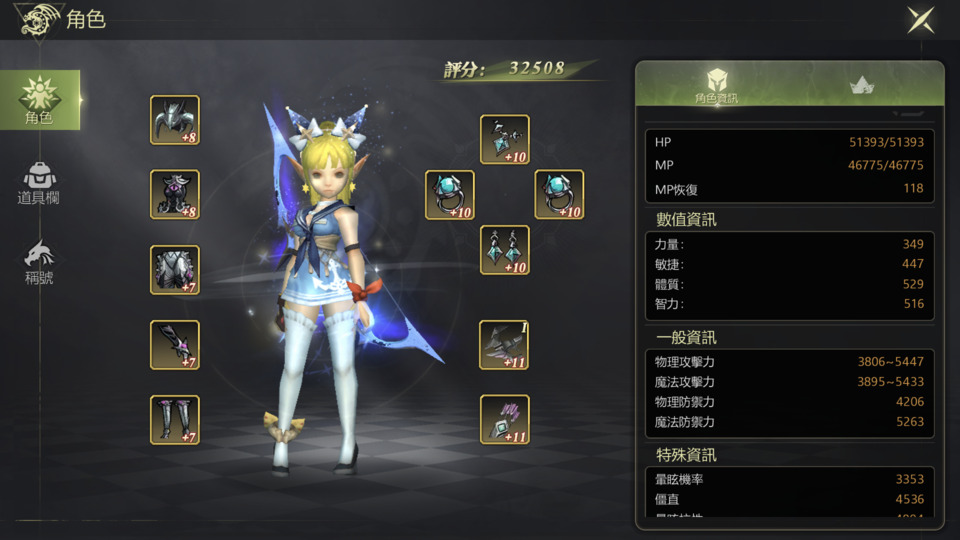Open the 道具欄 inventory tab
960x540 pixels.
click(x=39, y=182)
